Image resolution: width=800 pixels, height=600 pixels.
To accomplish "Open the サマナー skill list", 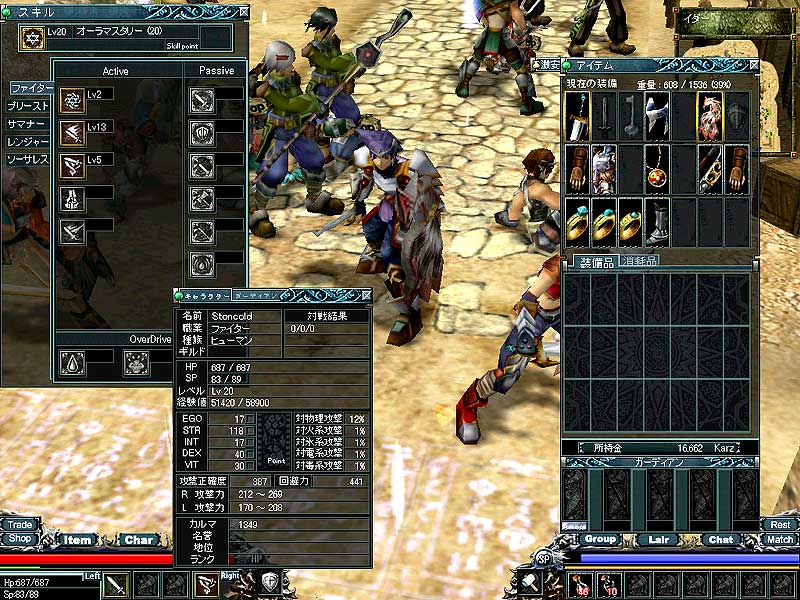I will pyautogui.click(x=27, y=123).
